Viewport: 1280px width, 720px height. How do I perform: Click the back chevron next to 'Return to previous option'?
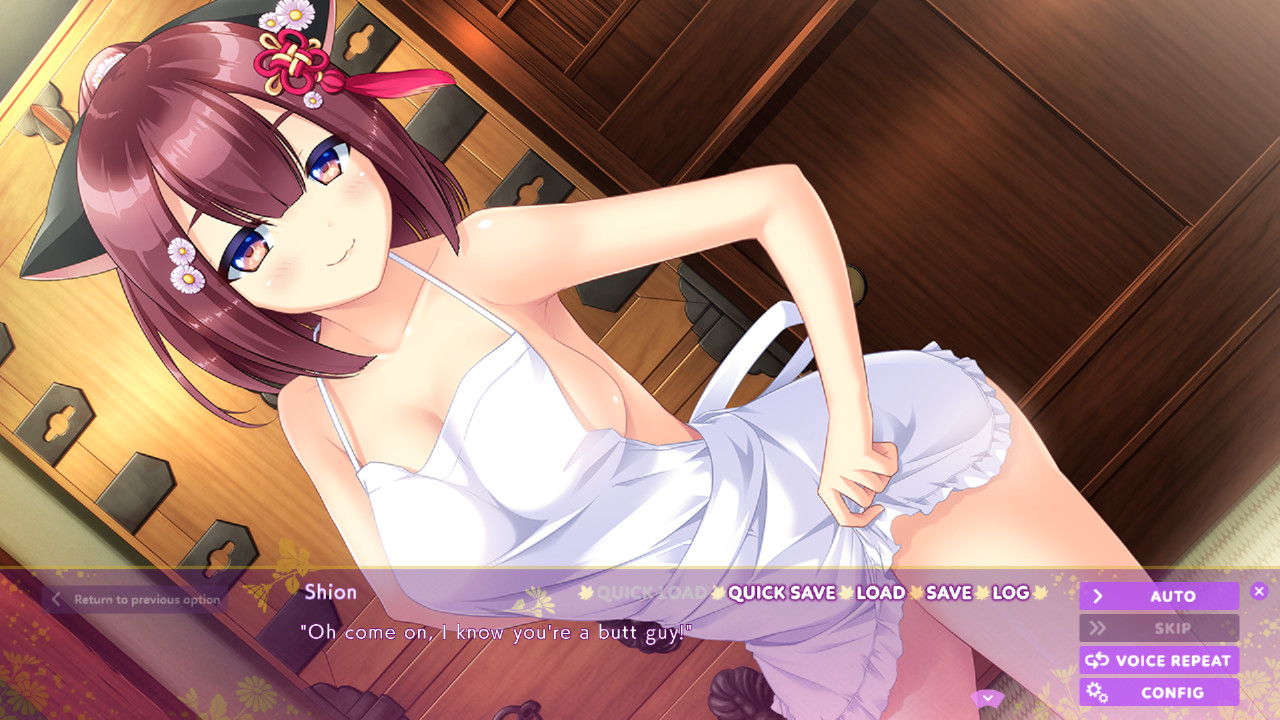58,598
